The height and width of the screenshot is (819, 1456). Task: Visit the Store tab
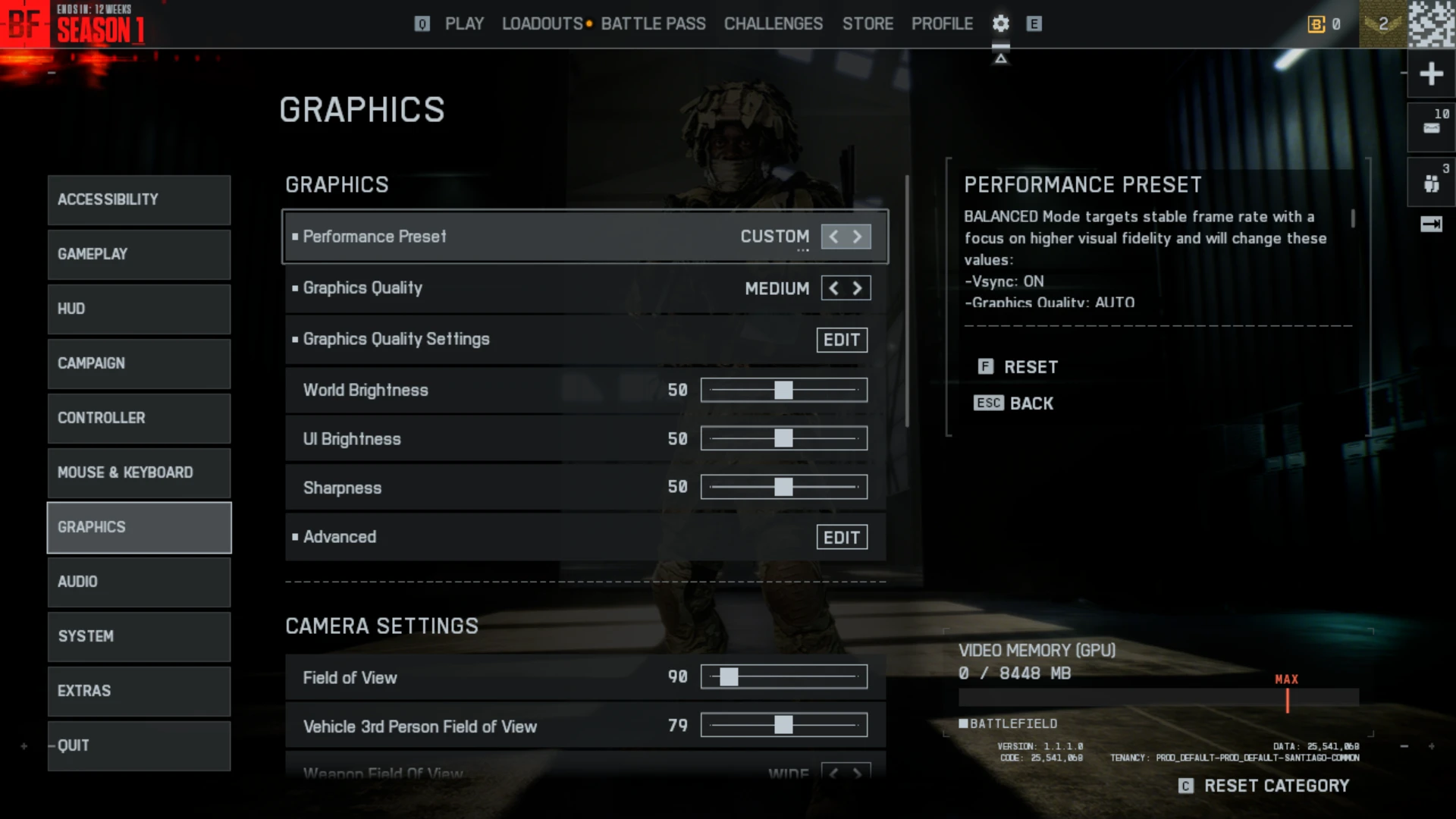(x=868, y=24)
